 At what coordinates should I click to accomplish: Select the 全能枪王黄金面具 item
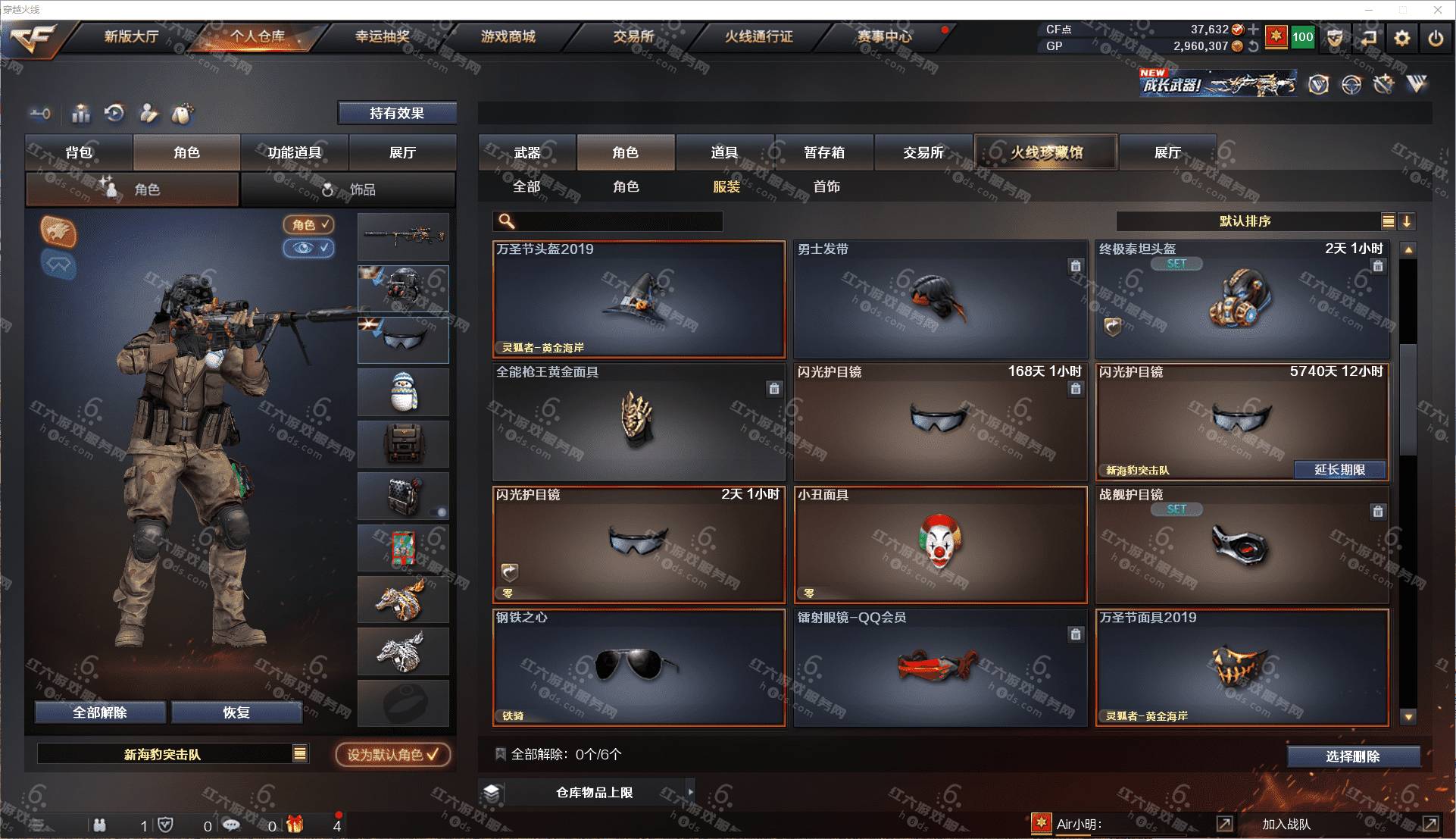pyautogui.click(x=639, y=422)
